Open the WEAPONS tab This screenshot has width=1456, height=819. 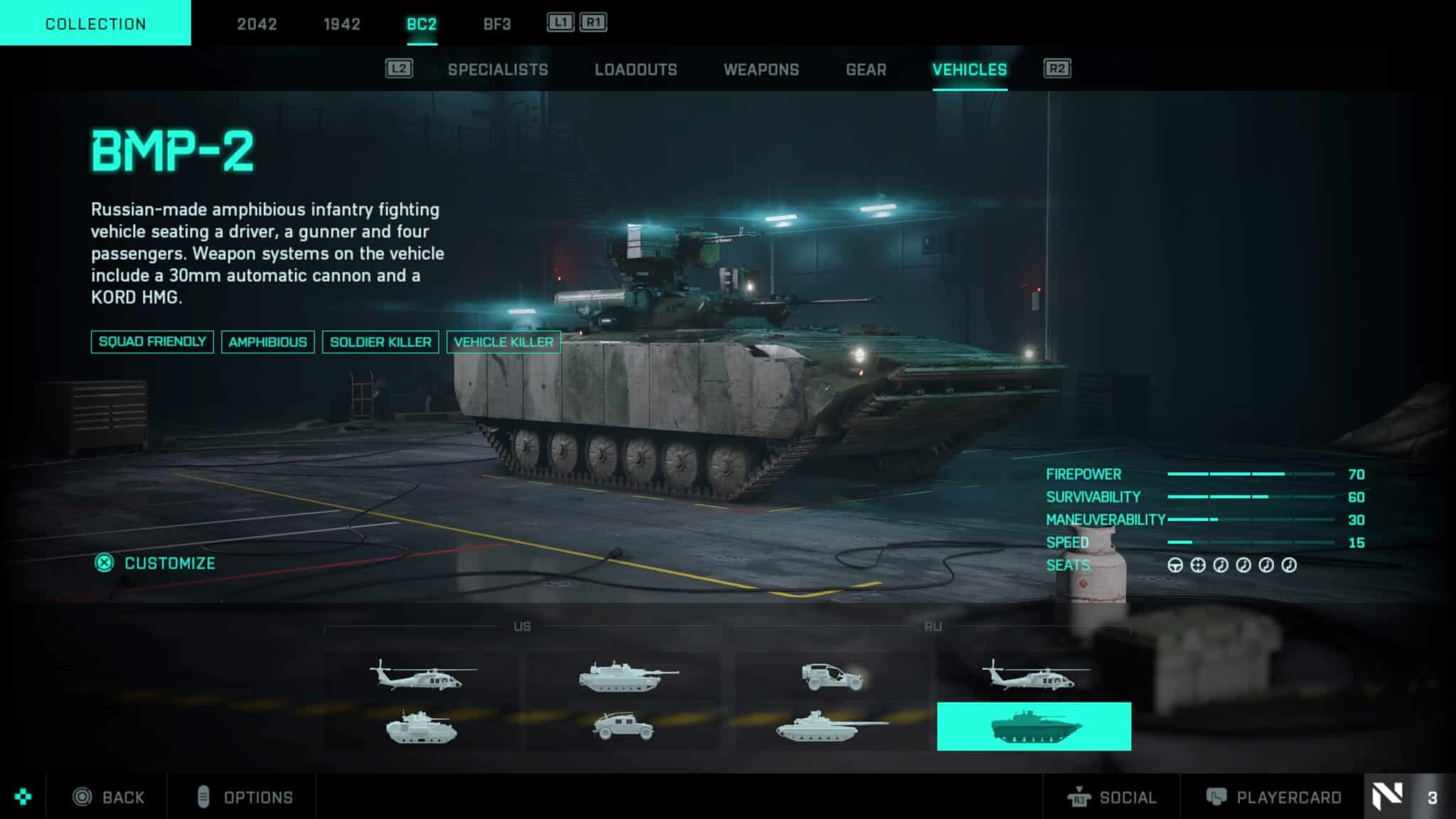761,69
